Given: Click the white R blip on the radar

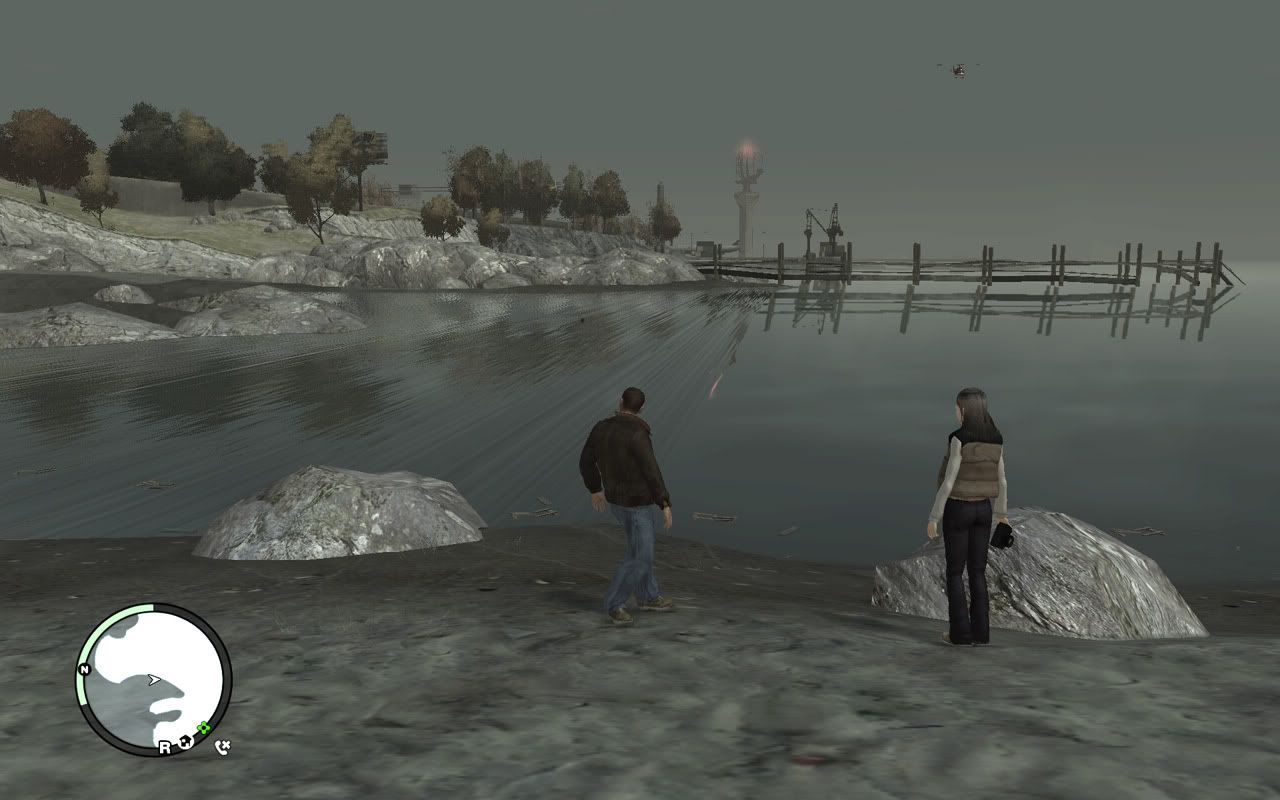Looking at the screenshot, I should pyautogui.click(x=164, y=746).
